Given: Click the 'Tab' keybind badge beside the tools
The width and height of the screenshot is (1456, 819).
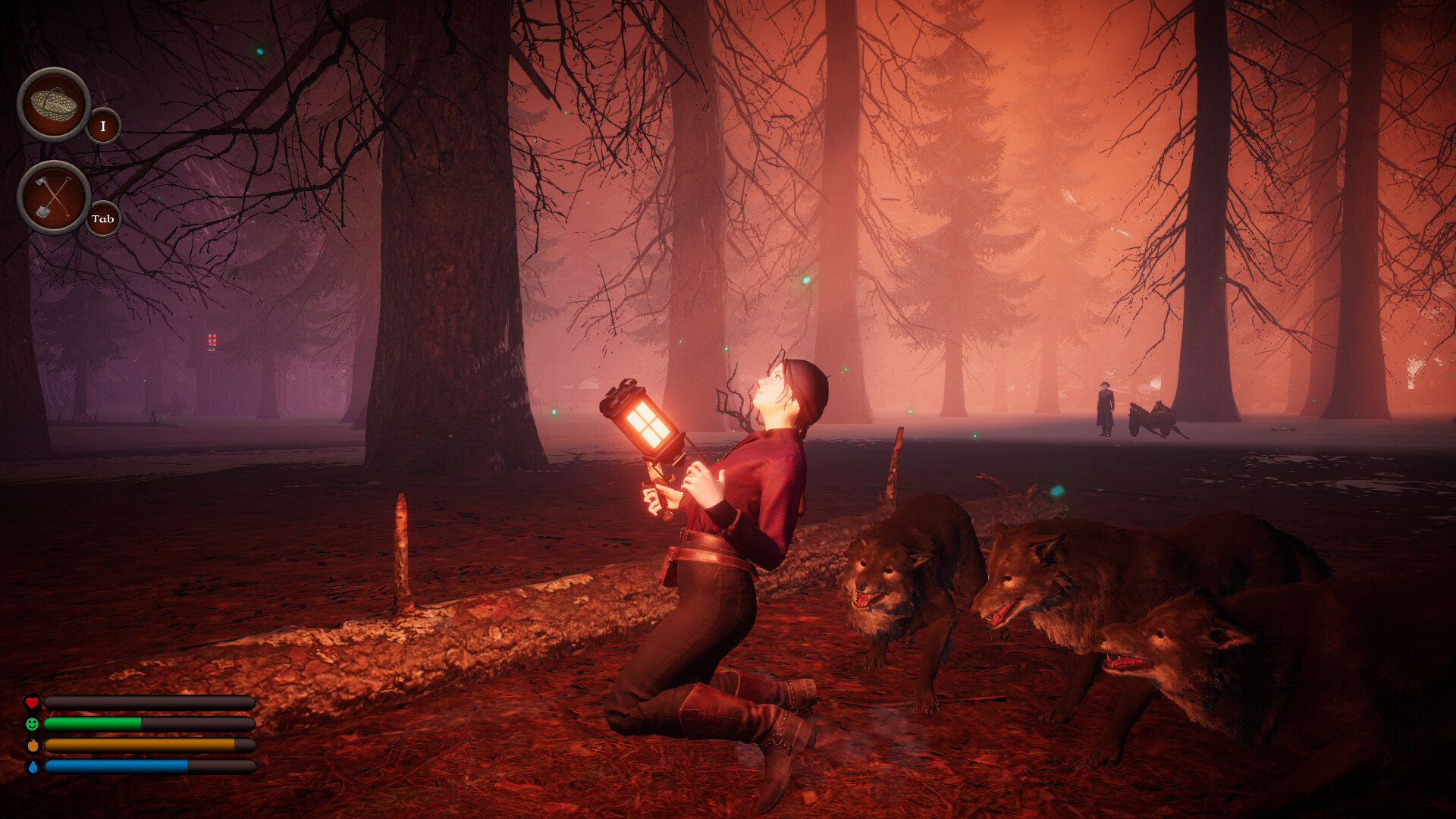Looking at the screenshot, I should [x=102, y=220].
